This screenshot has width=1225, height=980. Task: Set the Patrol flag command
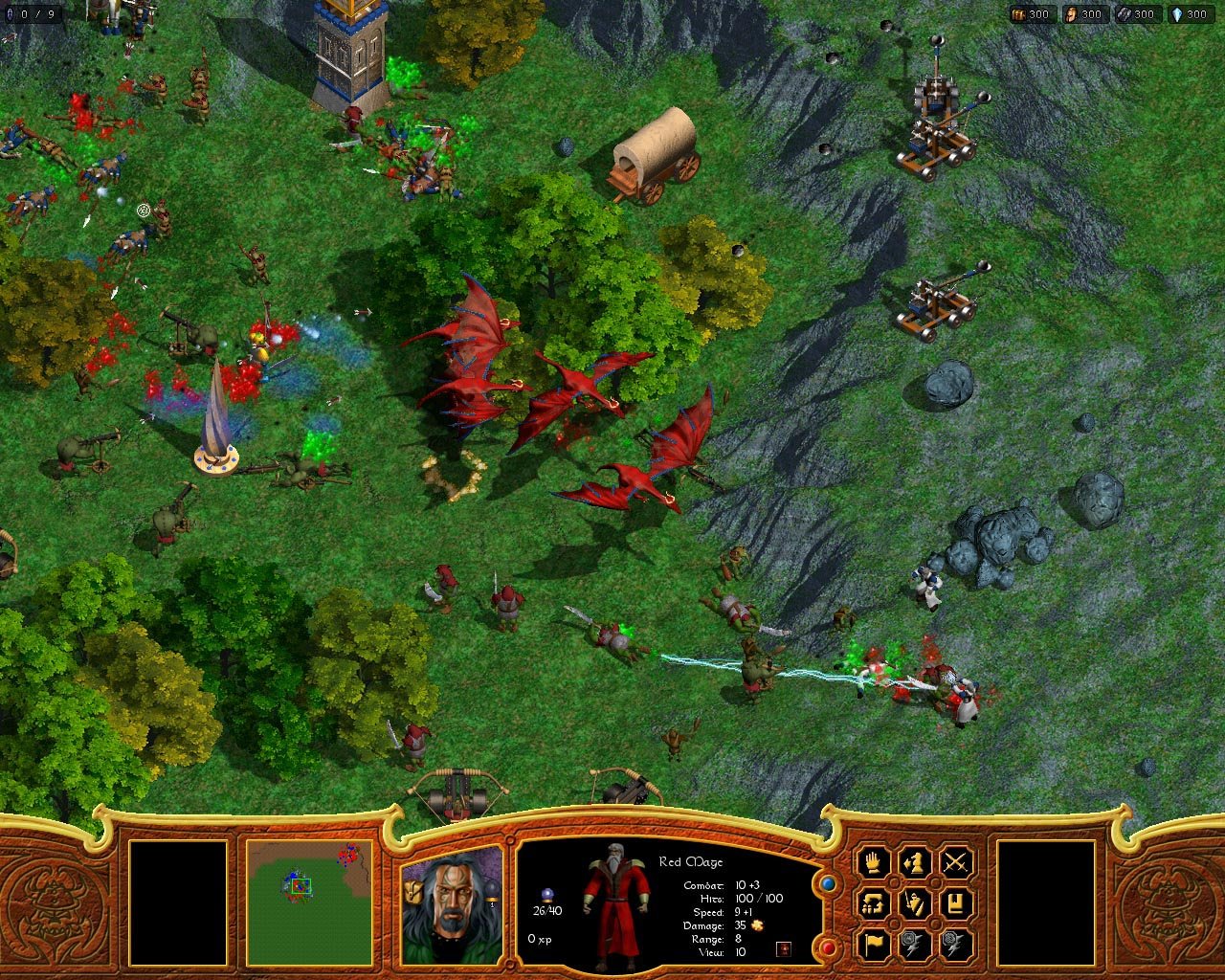point(873,943)
